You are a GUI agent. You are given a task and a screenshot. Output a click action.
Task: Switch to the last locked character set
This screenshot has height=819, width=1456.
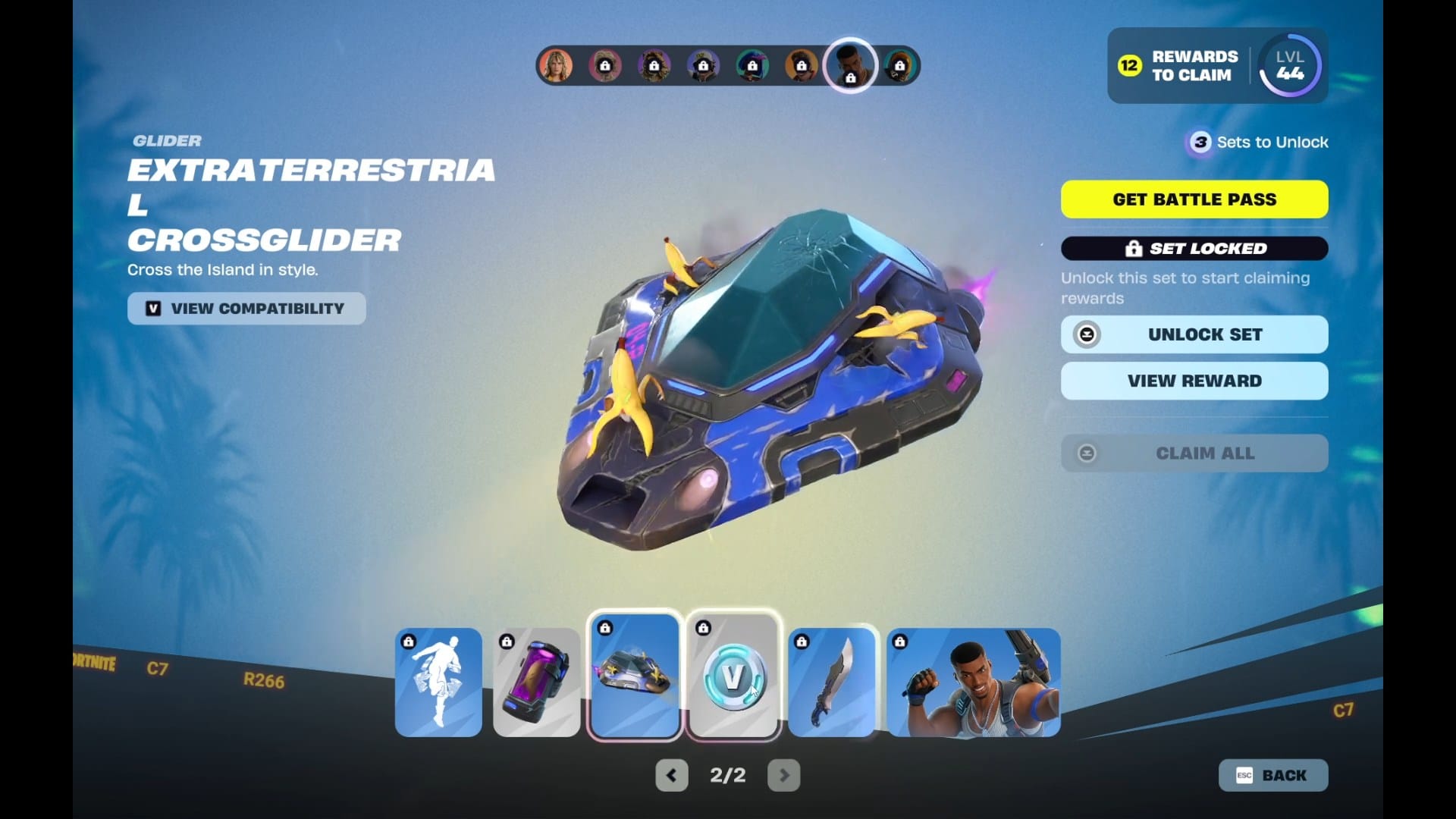[x=899, y=66]
